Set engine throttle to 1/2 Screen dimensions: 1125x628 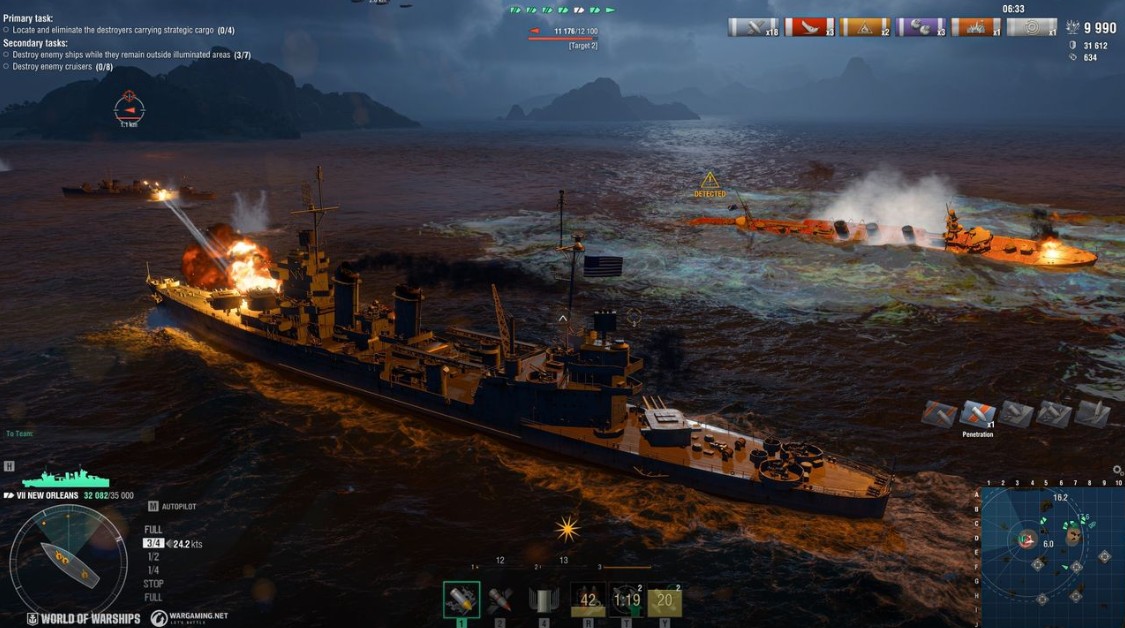click(153, 557)
